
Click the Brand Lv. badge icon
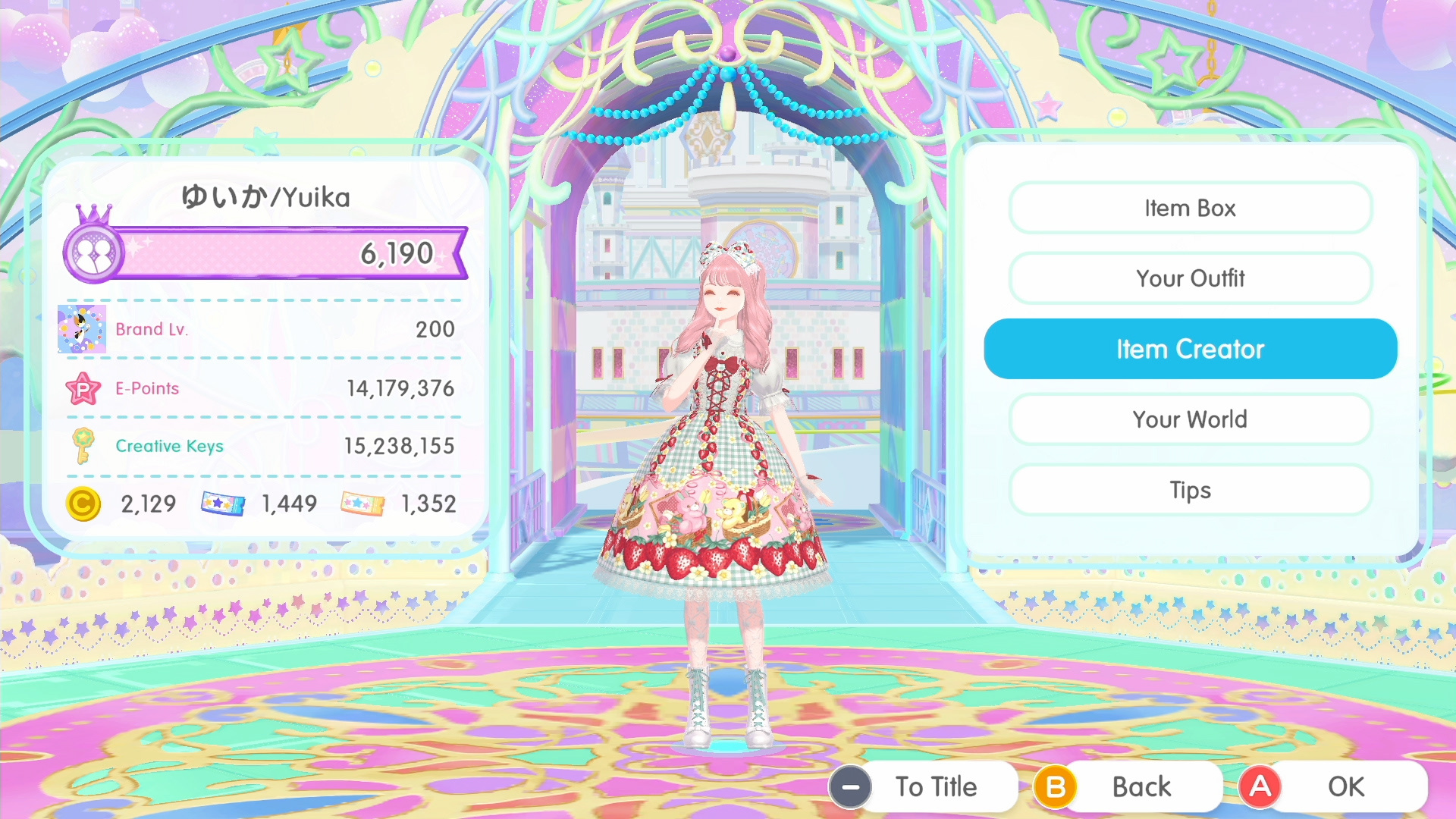coord(82,329)
